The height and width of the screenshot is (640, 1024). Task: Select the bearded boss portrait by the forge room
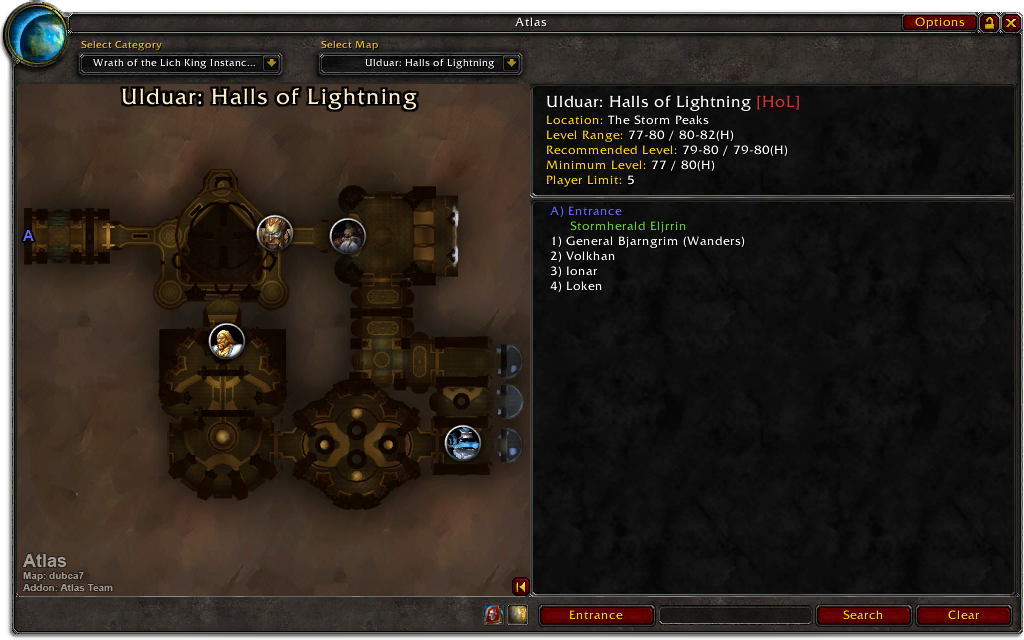(348, 237)
